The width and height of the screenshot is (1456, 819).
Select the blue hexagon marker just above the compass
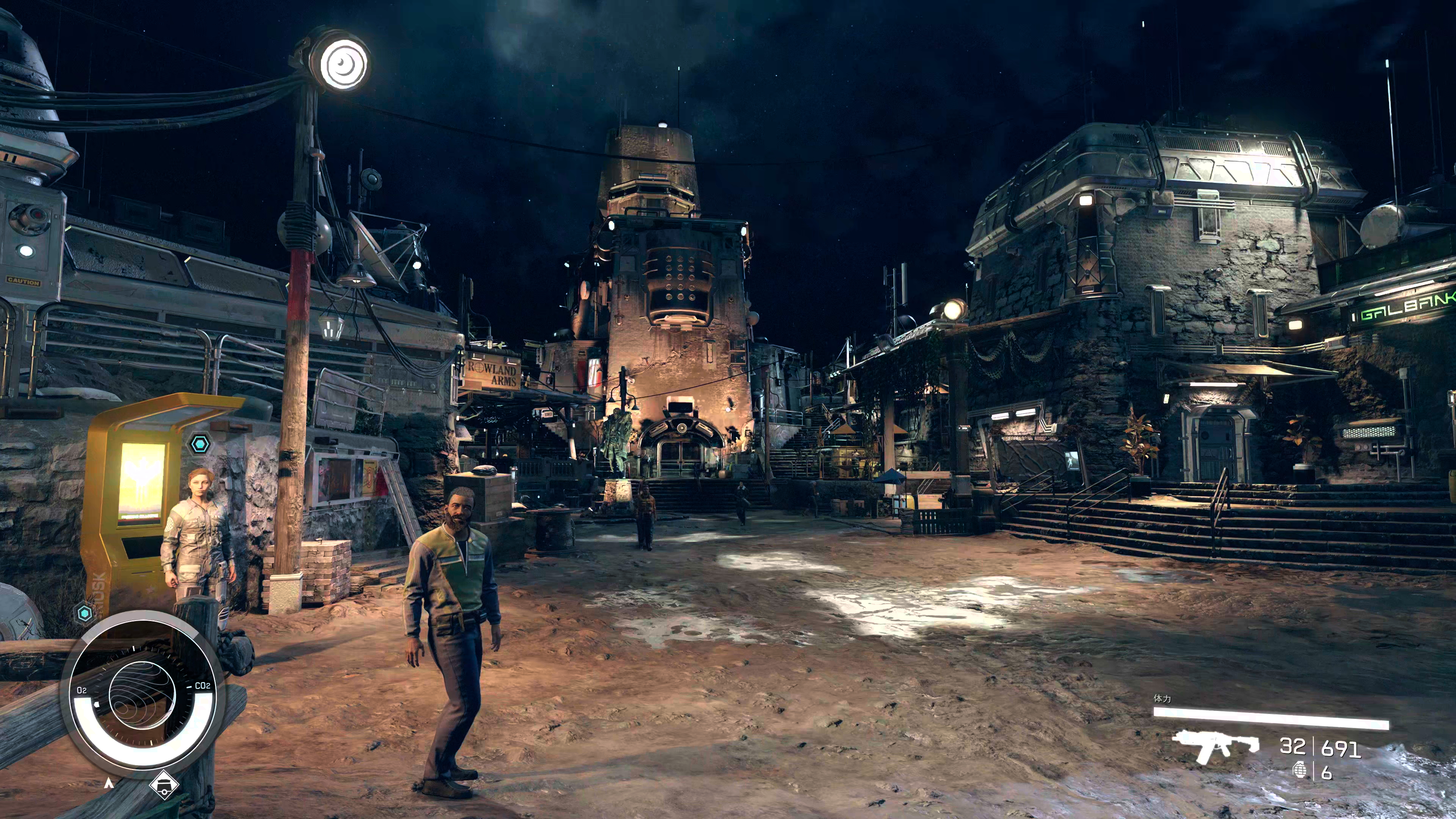85,613
